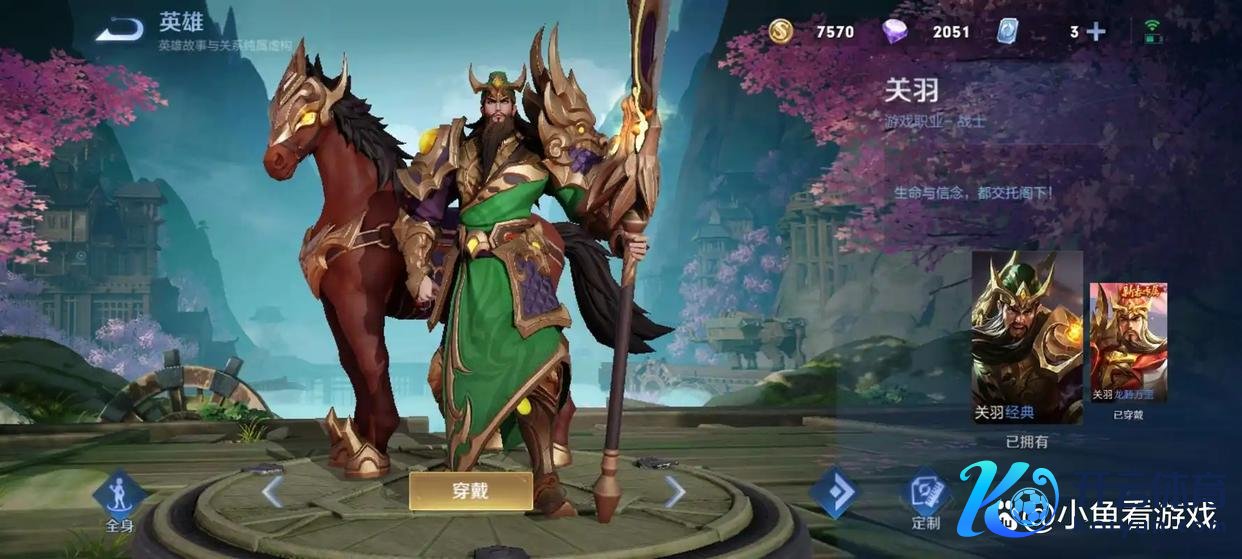
Task: Open the 定制 customization option
Action: (x=926, y=498)
